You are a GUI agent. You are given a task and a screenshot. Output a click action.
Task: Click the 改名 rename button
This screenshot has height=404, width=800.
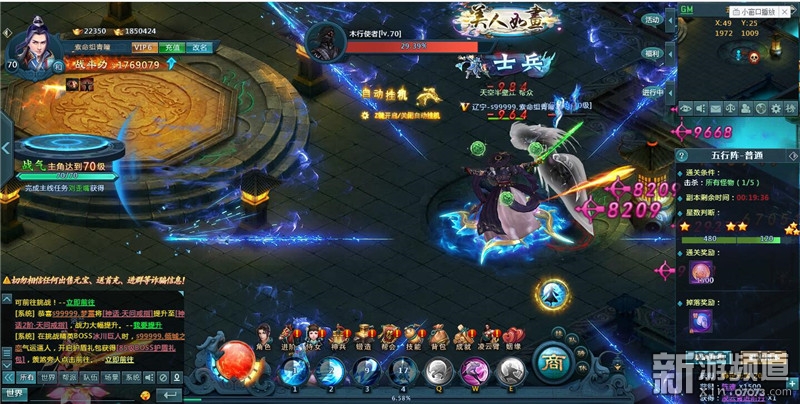200,47
